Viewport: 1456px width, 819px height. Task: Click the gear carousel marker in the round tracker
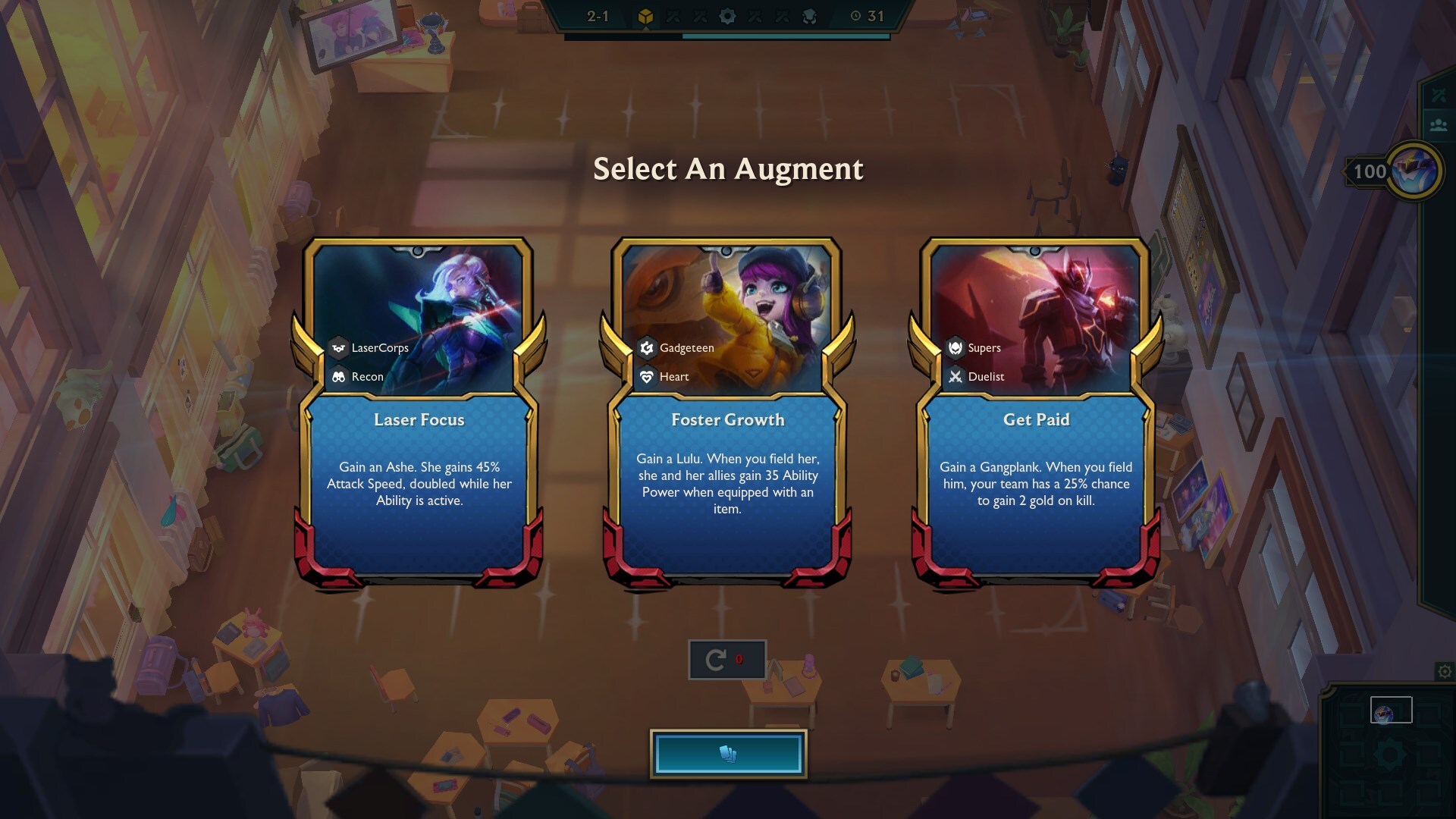(727, 15)
